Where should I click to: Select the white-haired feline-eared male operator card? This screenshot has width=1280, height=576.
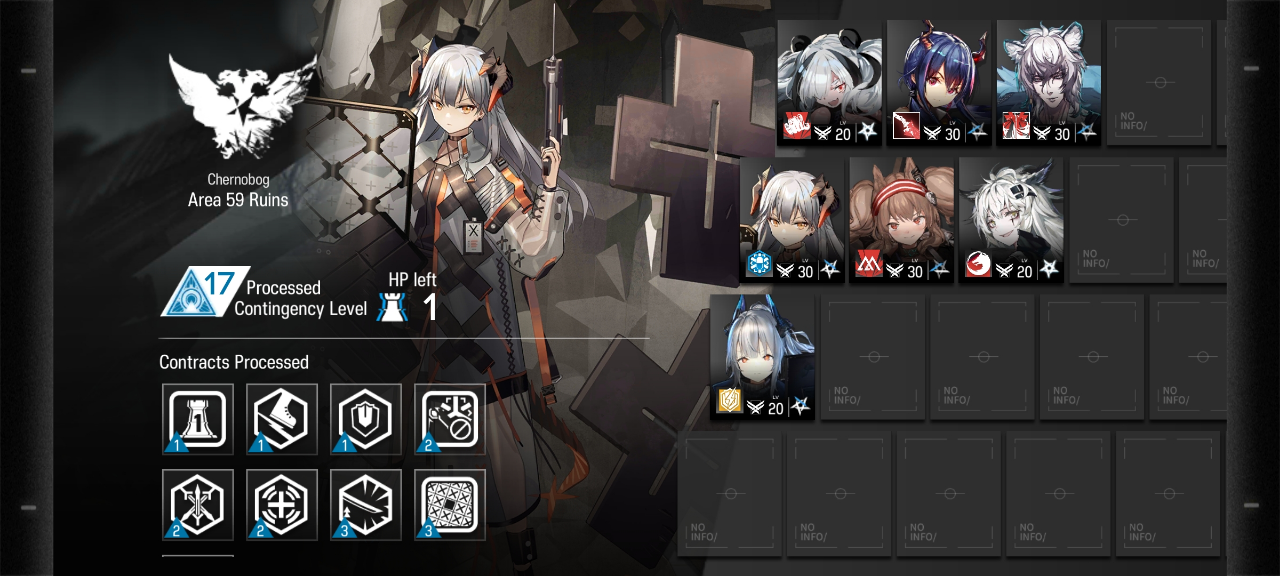pos(1048,82)
